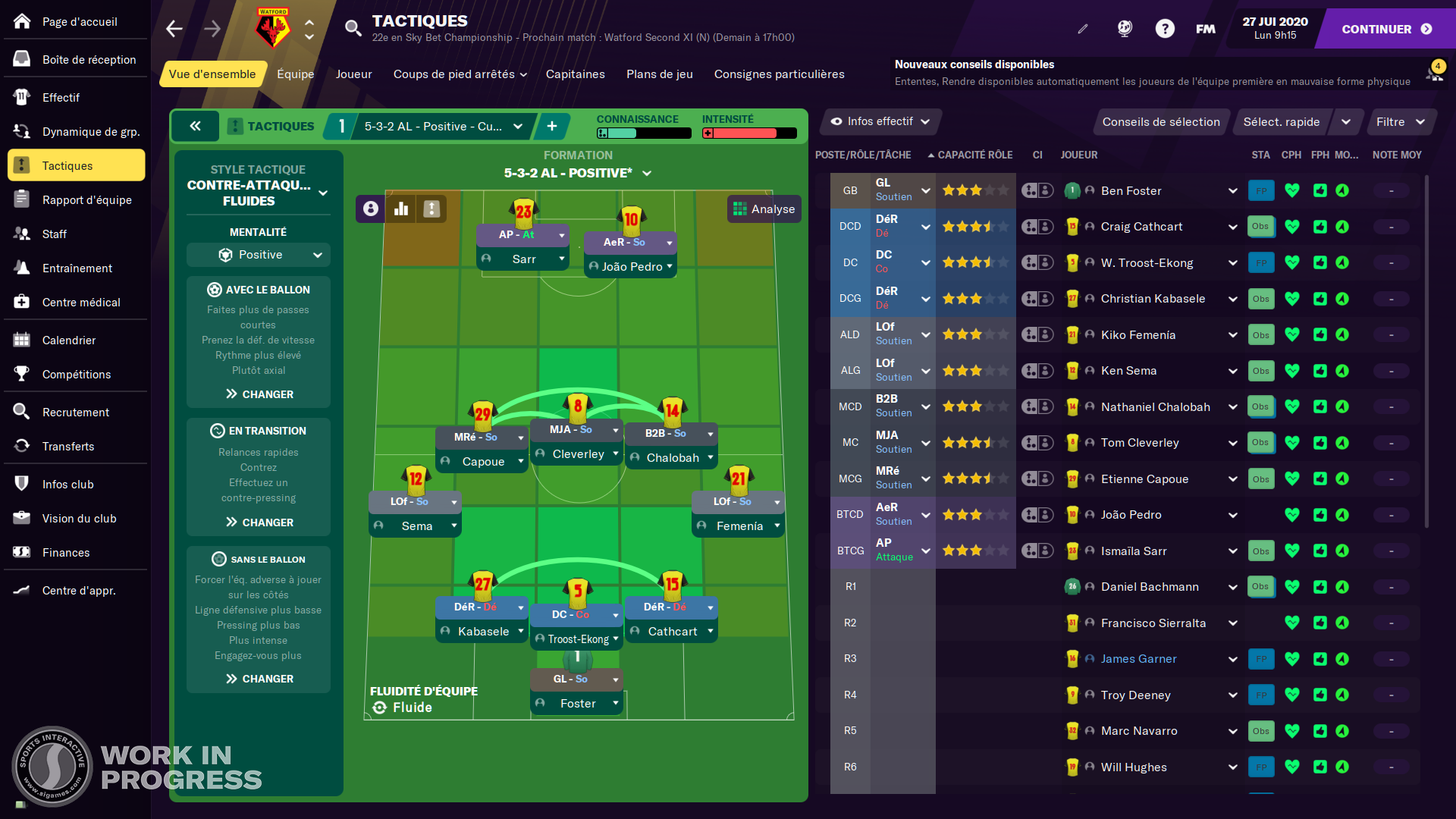Screen dimensions: 1456x819
Task: Go back with the left arrow
Action: 174,29
